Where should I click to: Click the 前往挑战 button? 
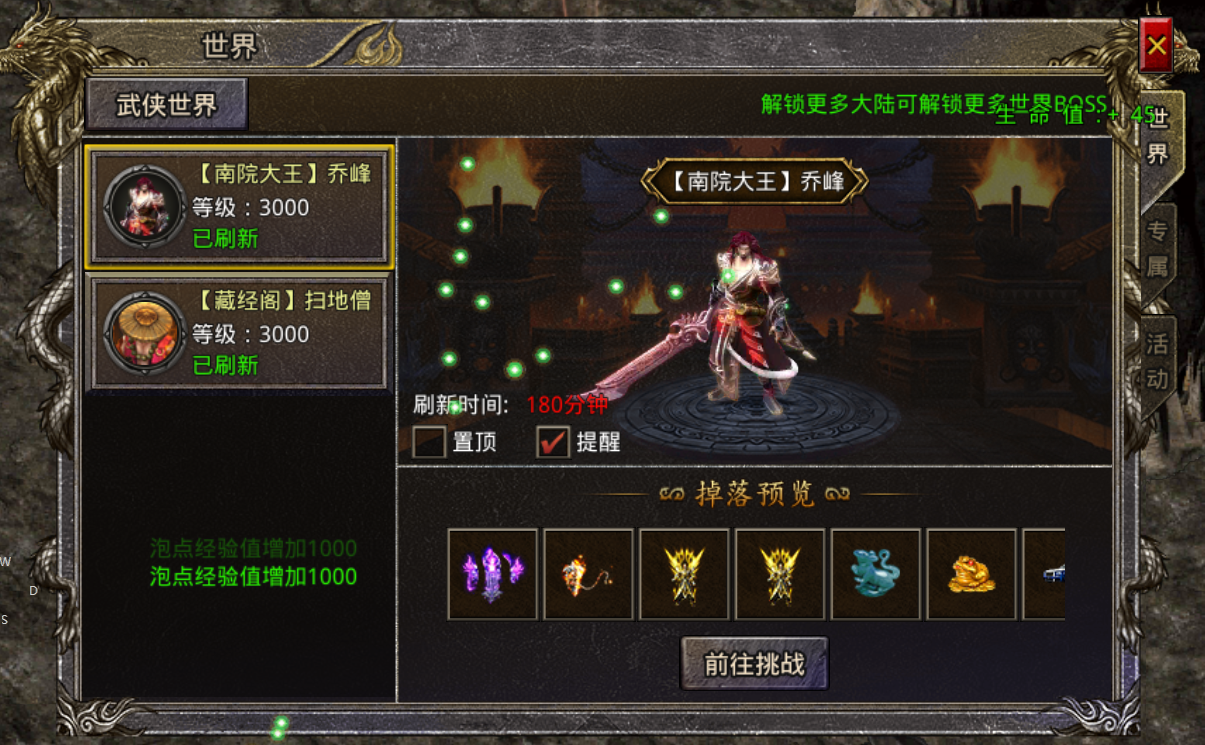(754, 664)
